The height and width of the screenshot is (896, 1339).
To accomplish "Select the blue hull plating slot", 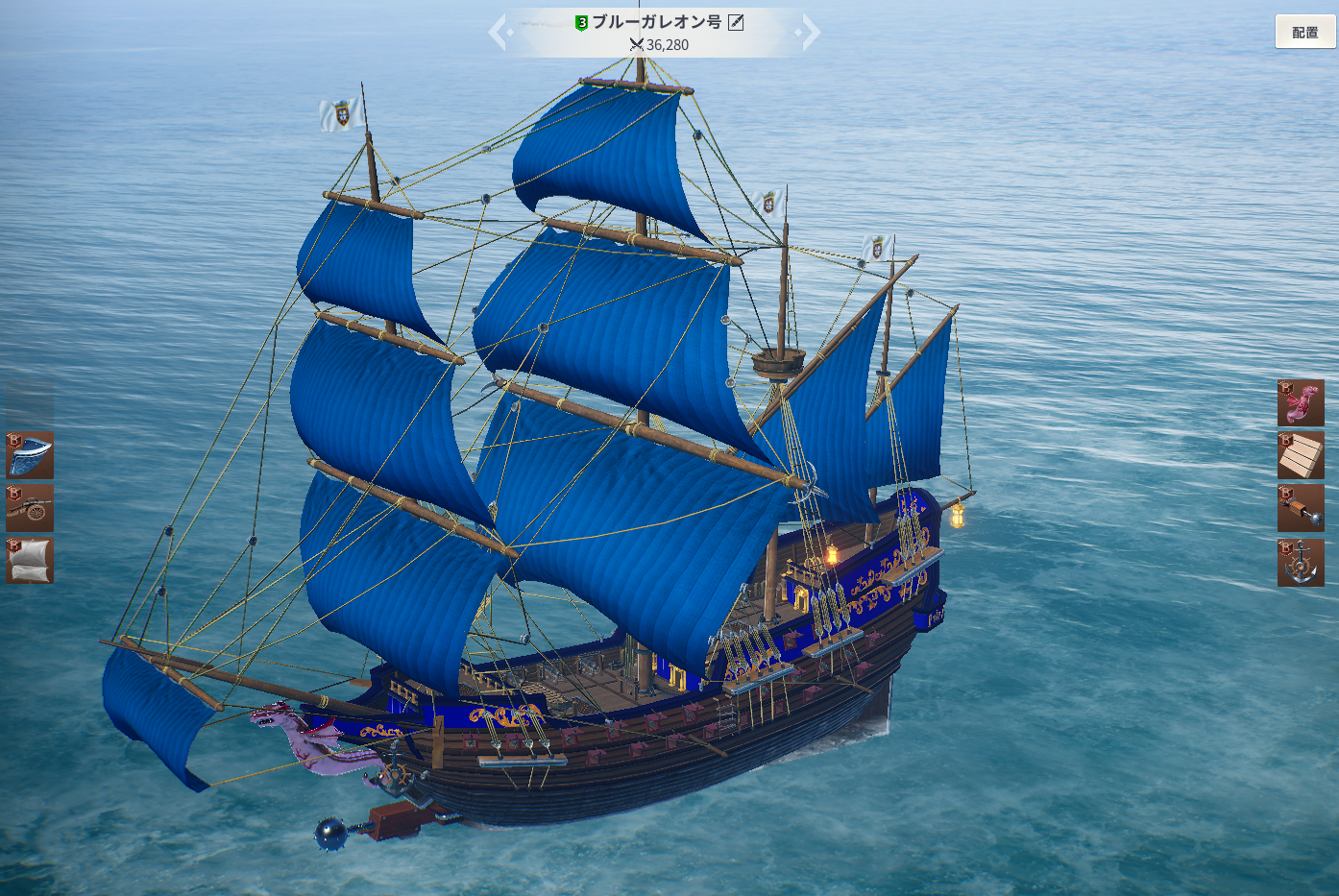I will click(x=30, y=455).
